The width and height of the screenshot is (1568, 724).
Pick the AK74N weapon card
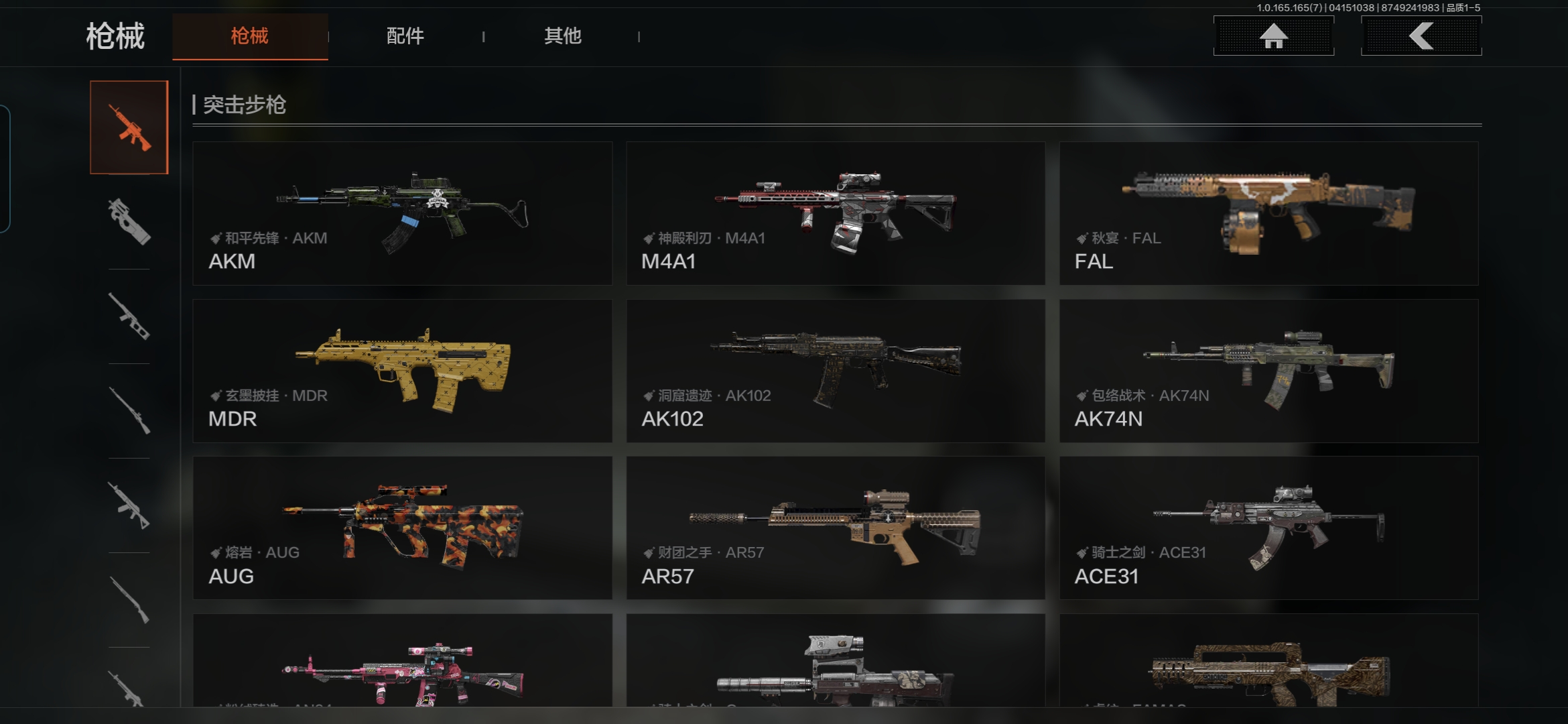(x=1268, y=371)
